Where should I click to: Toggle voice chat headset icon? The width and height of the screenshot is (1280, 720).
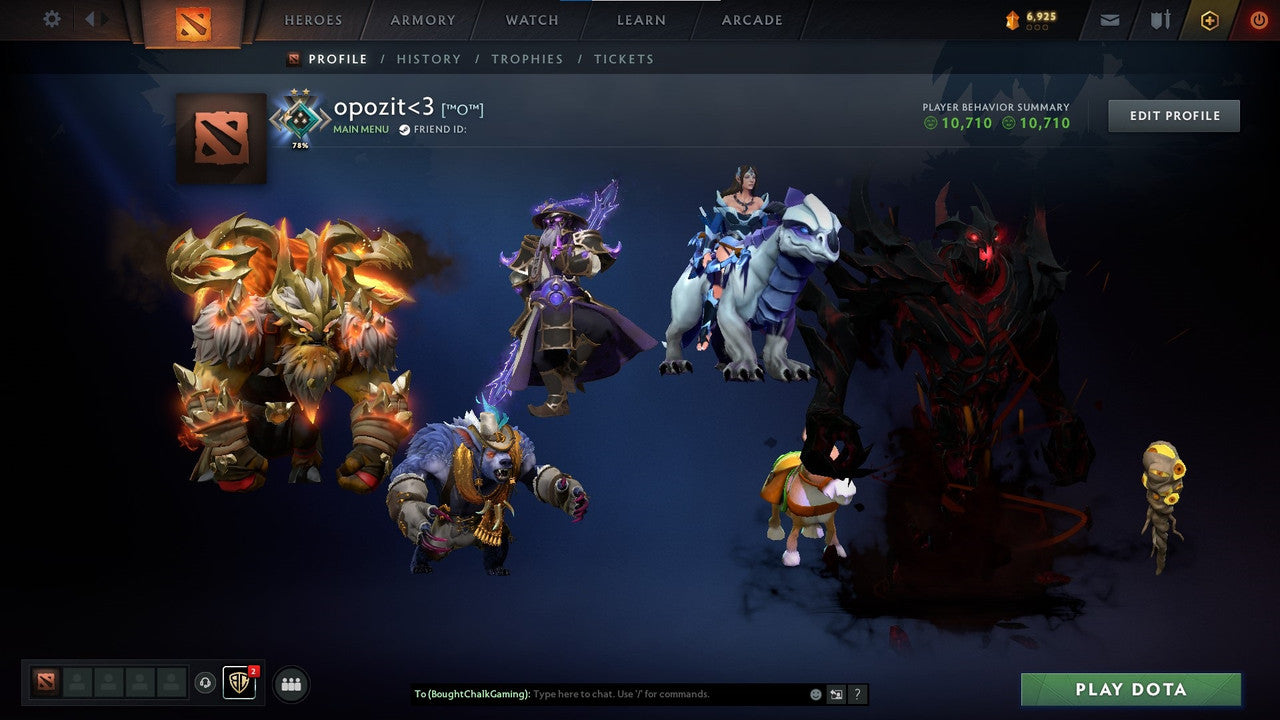click(x=206, y=683)
